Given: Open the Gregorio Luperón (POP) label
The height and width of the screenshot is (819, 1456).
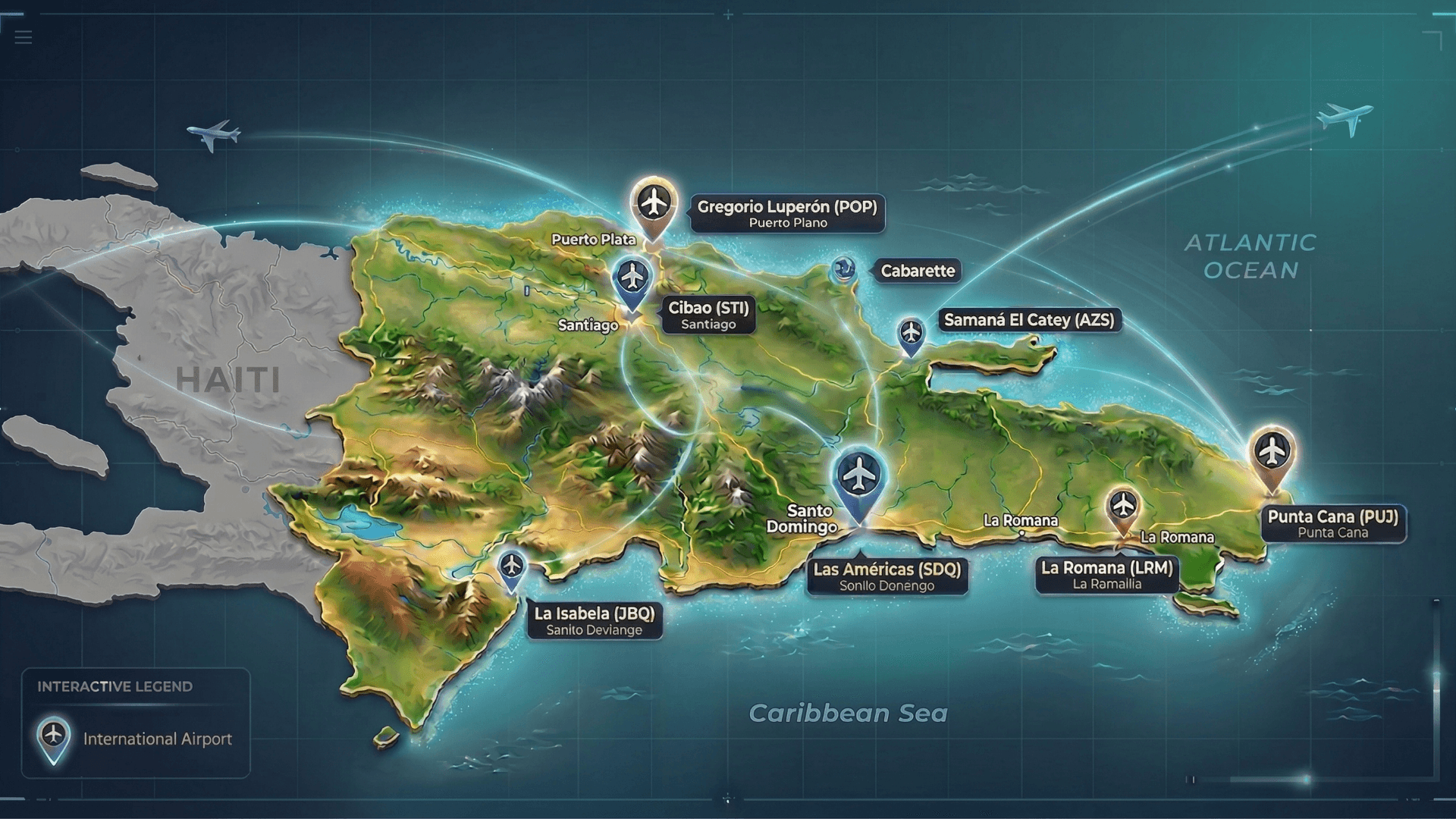Looking at the screenshot, I should coord(787,214).
